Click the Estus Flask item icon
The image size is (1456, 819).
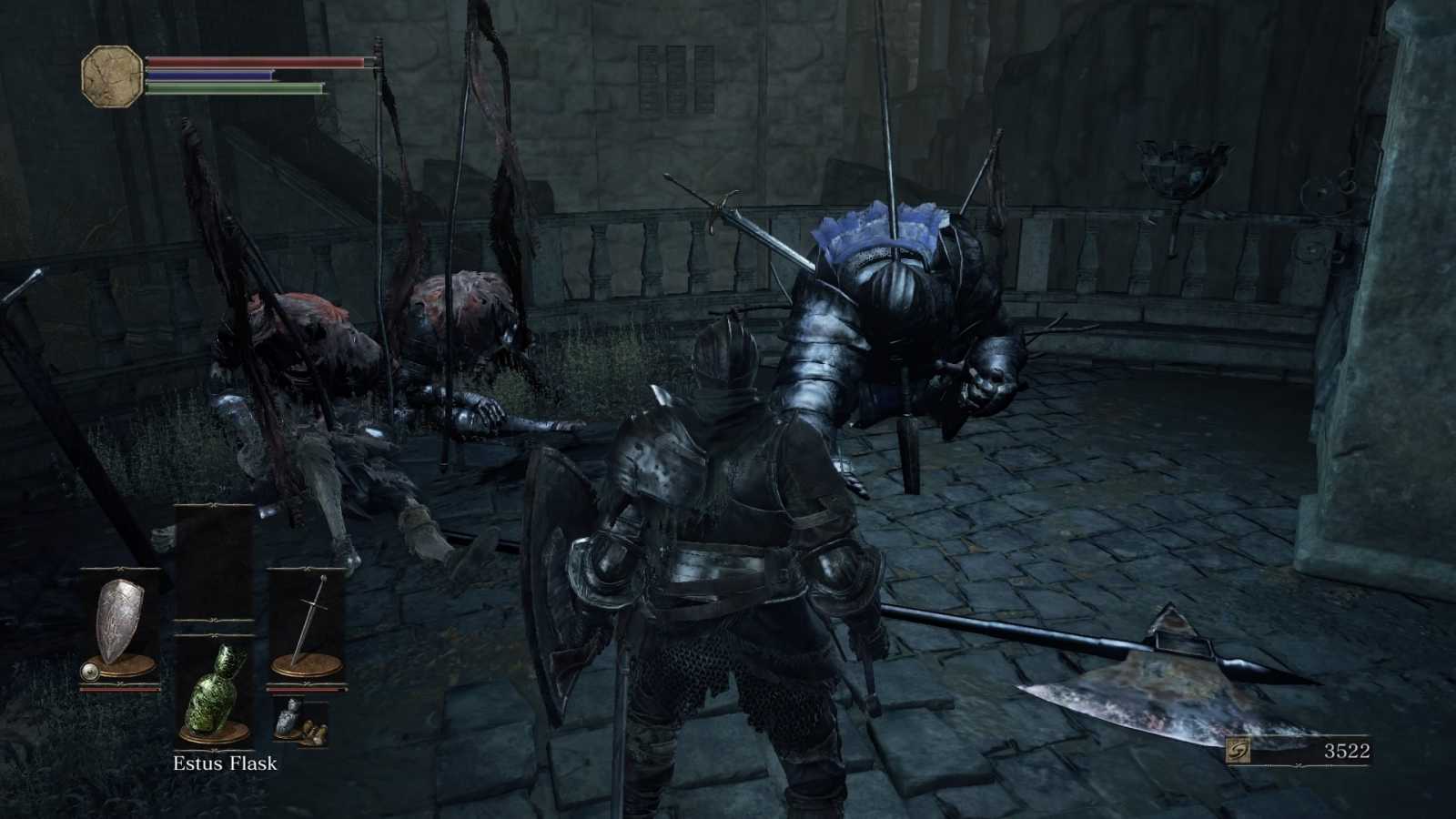(214, 692)
